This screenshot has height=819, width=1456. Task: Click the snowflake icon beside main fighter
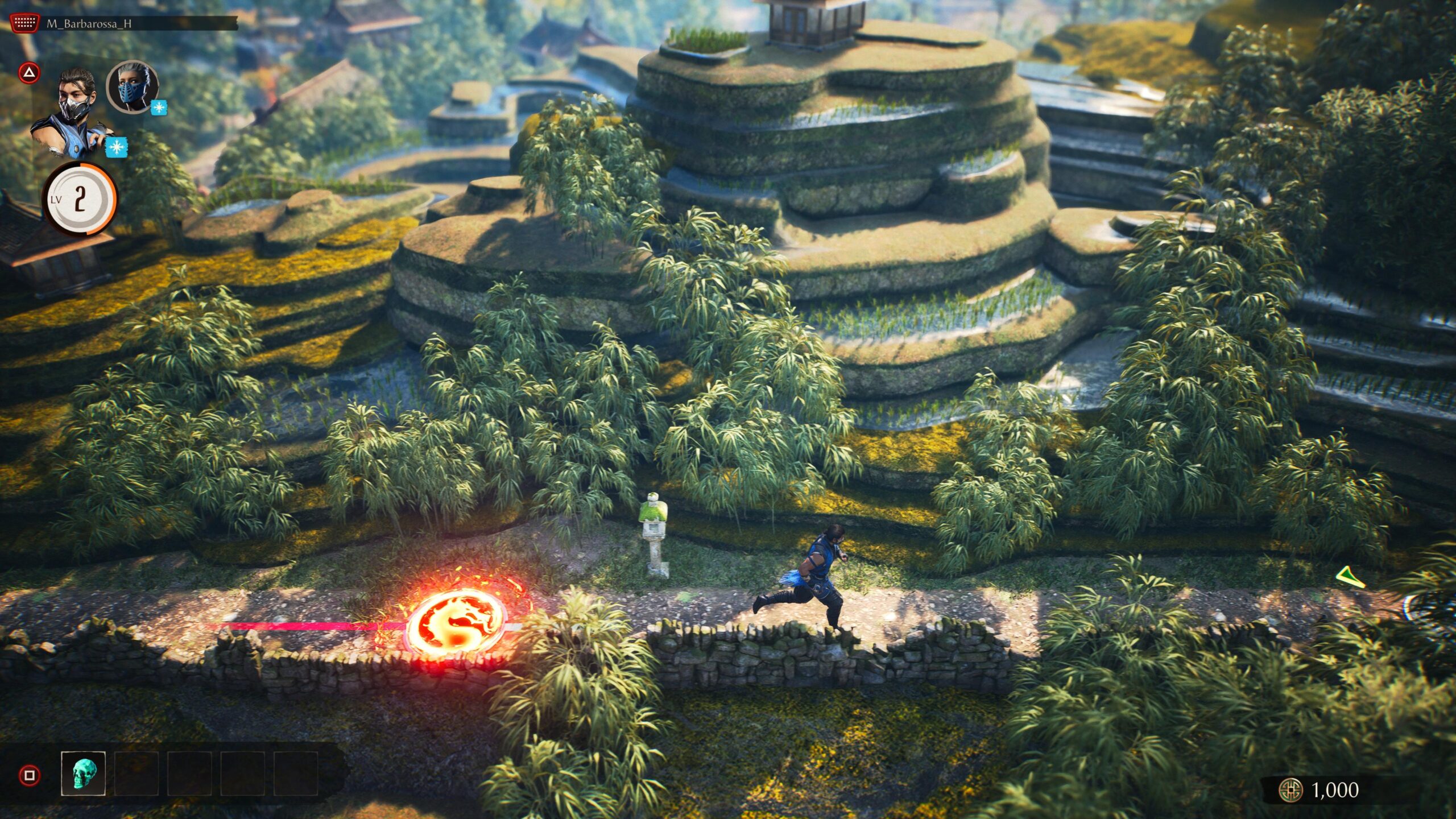click(117, 148)
